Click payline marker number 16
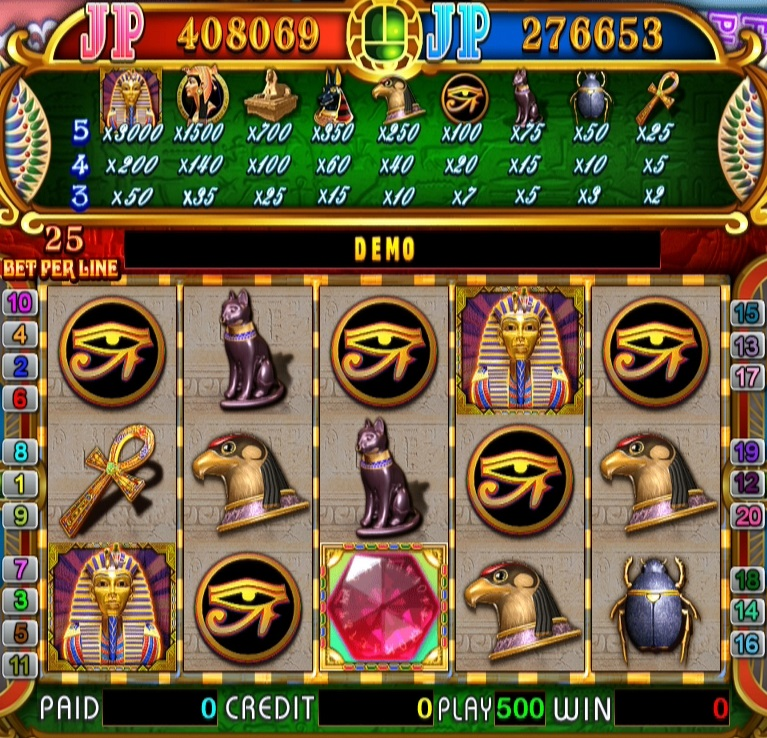Viewport: 767px width, 738px height. (746, 643)
